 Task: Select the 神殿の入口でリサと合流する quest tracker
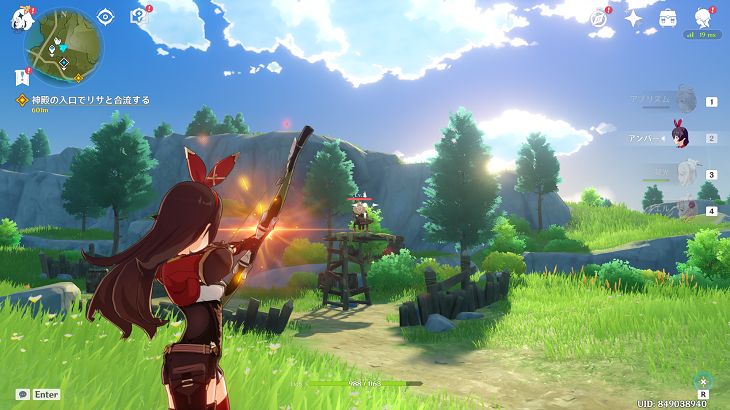[84, 100]
